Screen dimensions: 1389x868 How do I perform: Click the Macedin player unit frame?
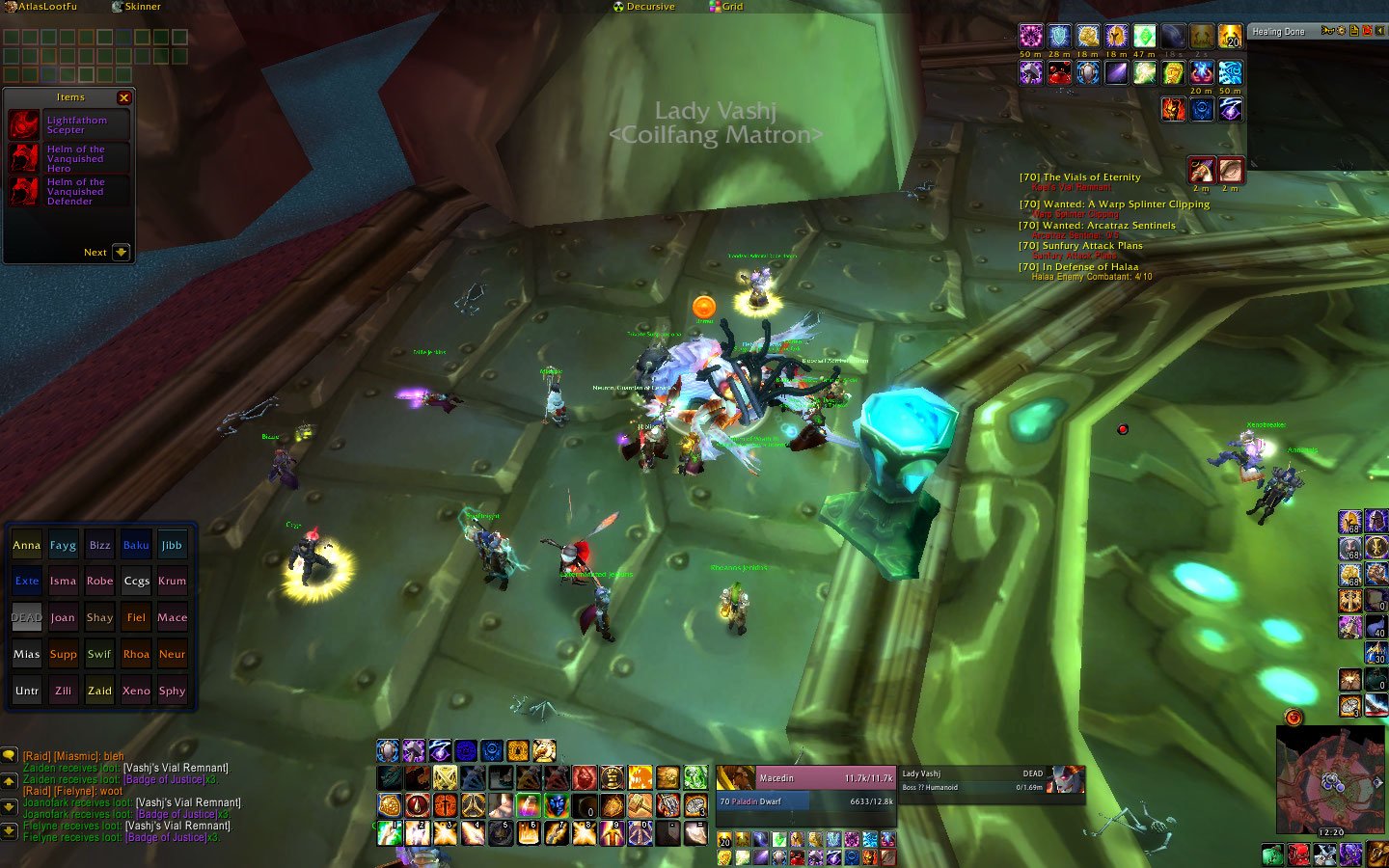806,777
